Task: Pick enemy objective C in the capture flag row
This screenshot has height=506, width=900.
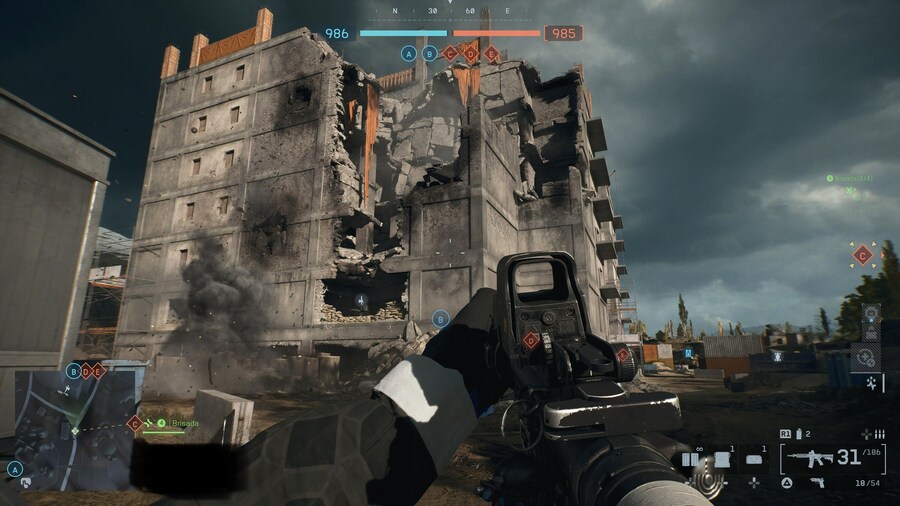Action: pyautogui.click(x=450, y=53)
